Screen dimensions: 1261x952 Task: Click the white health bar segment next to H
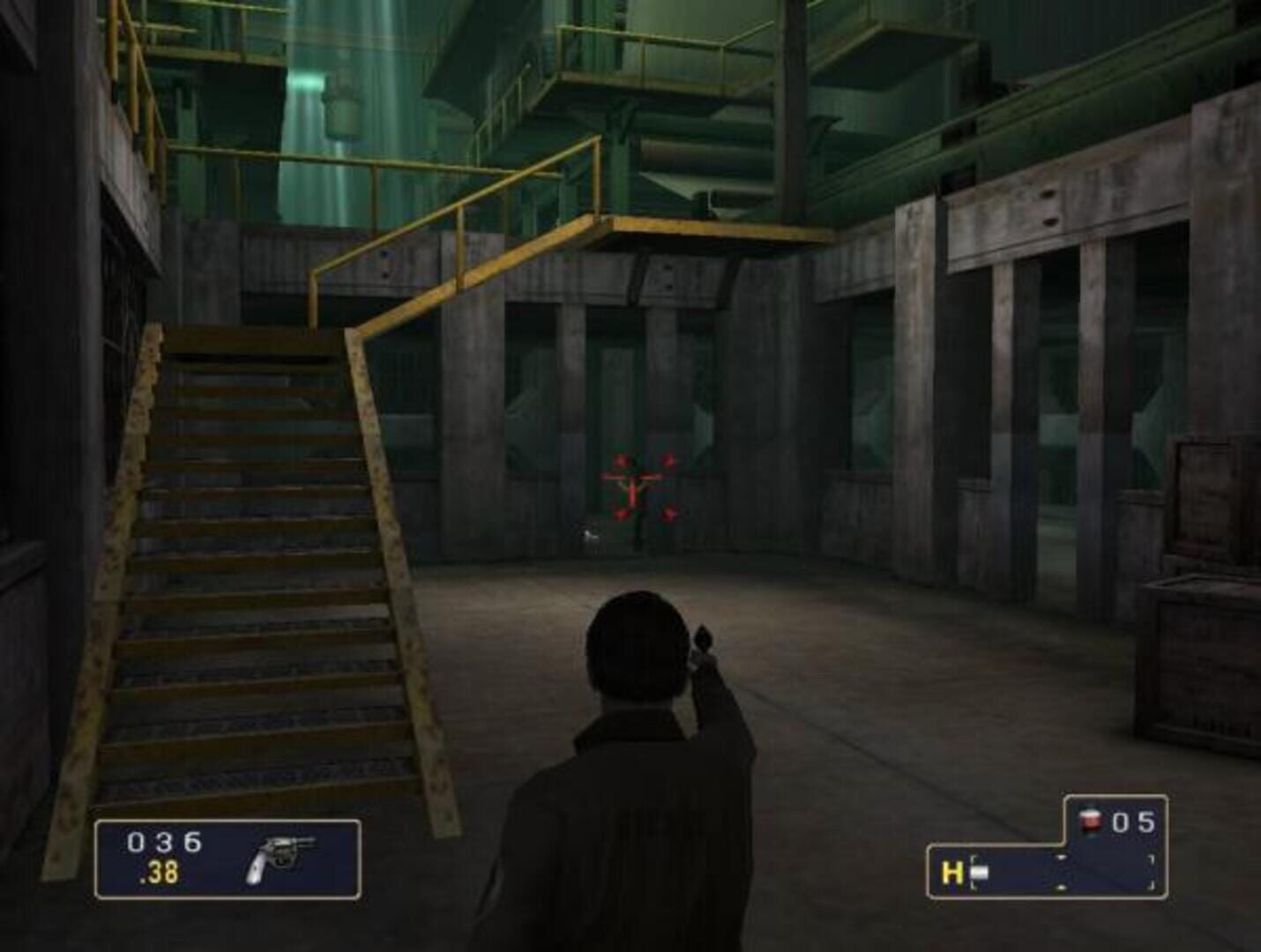point(979,871)
